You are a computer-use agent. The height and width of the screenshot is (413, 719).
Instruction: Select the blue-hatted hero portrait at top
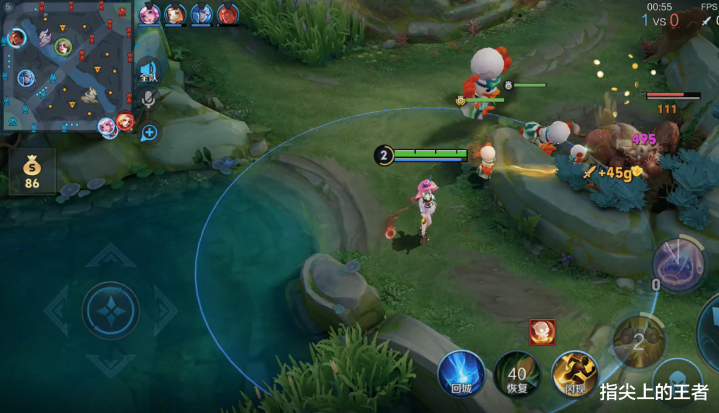click(202, 14)
